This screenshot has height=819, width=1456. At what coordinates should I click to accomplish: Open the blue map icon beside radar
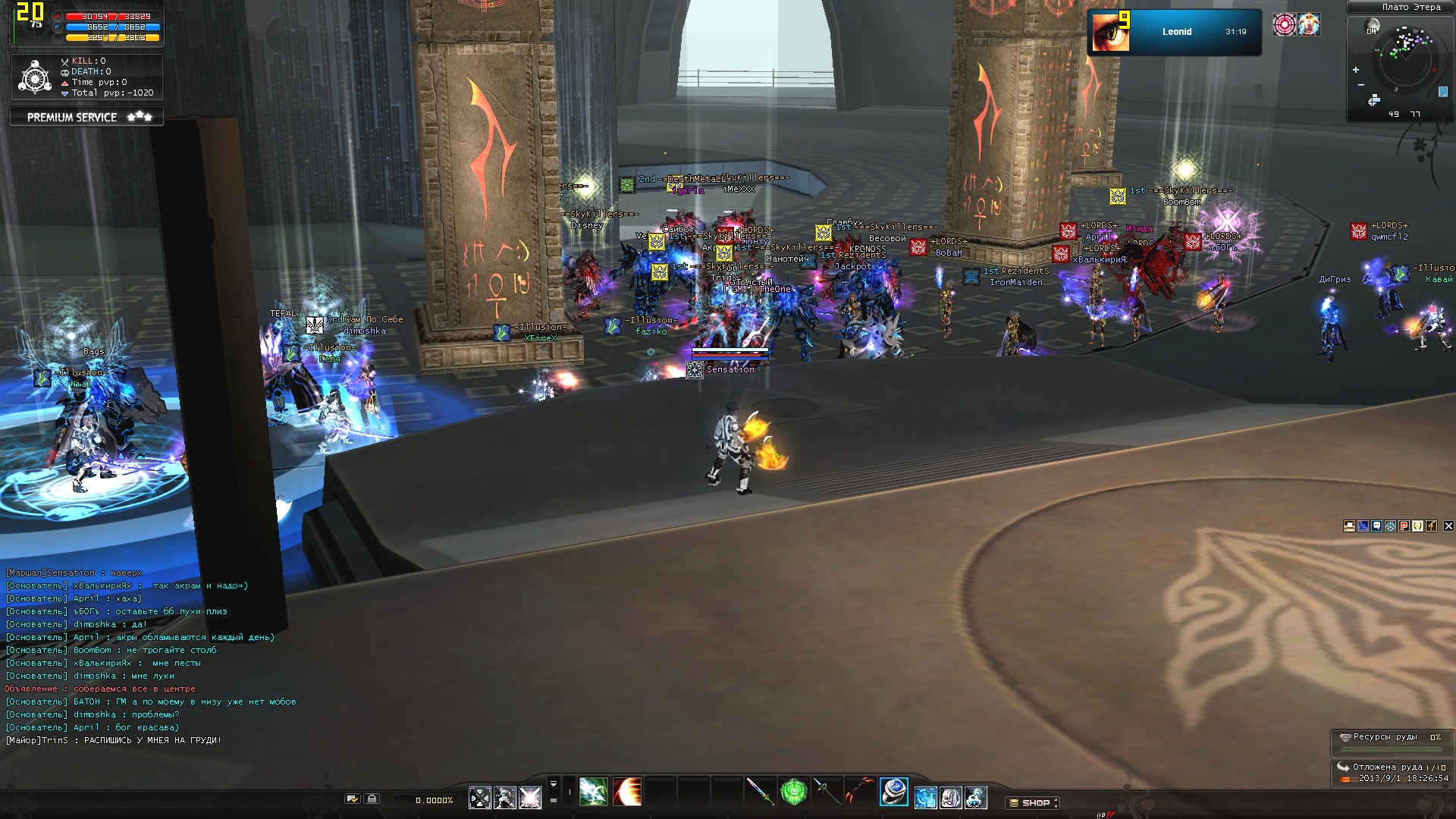(x=1443, y=92)
